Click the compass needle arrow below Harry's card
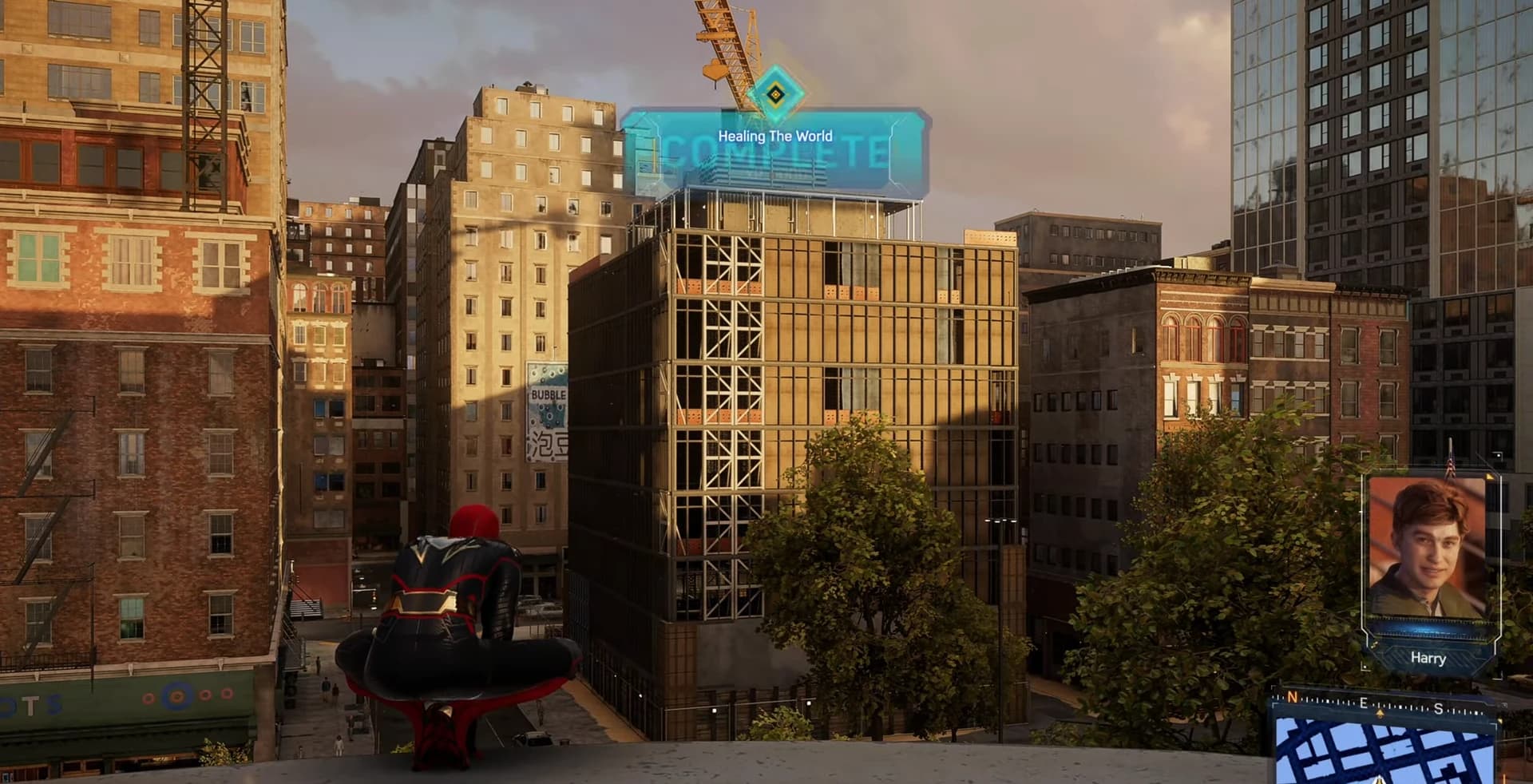Screen dimensions: 1533x784 [1380, 713]
